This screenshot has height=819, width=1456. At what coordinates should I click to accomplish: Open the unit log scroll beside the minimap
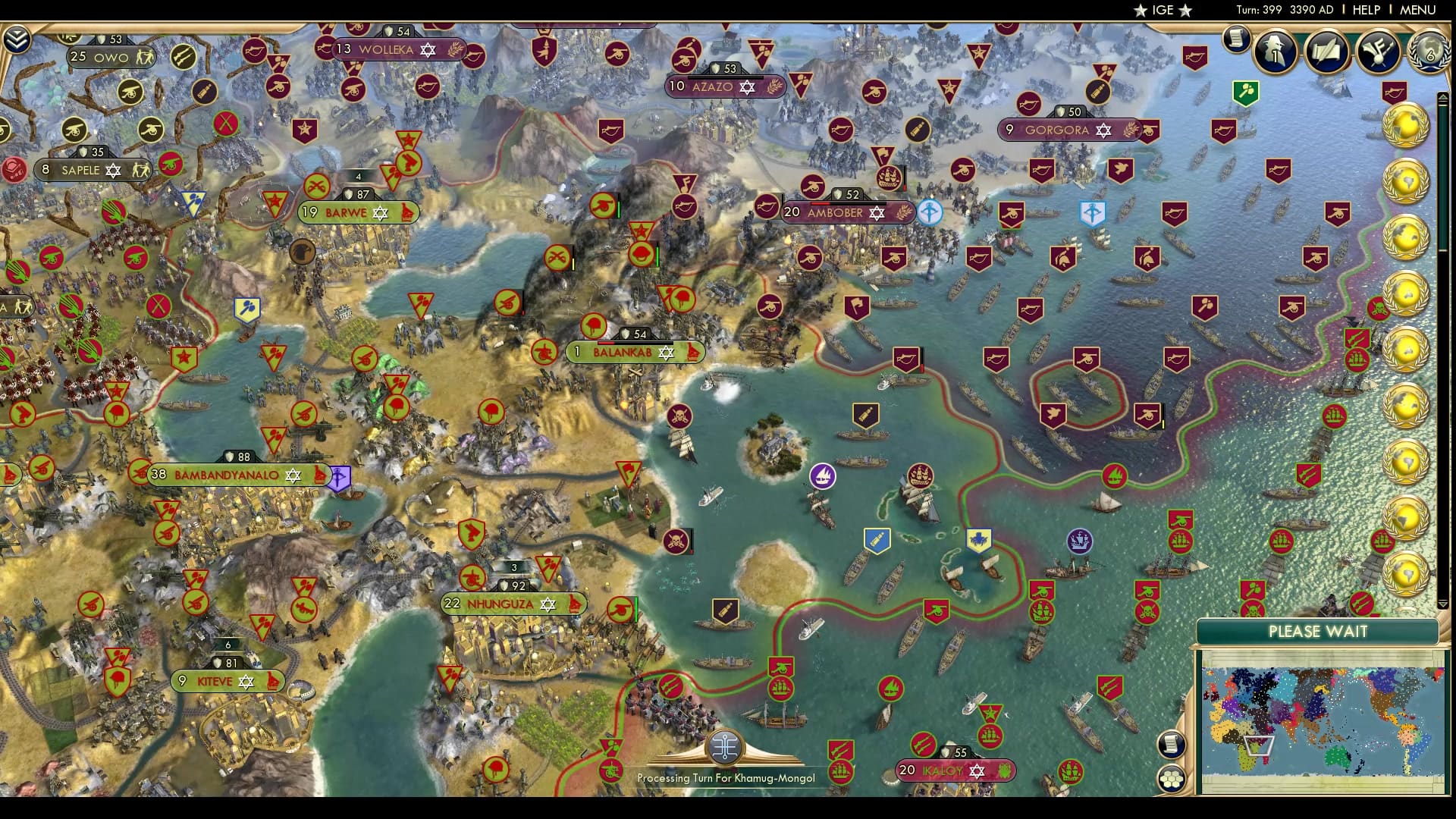pos(1172,745)
